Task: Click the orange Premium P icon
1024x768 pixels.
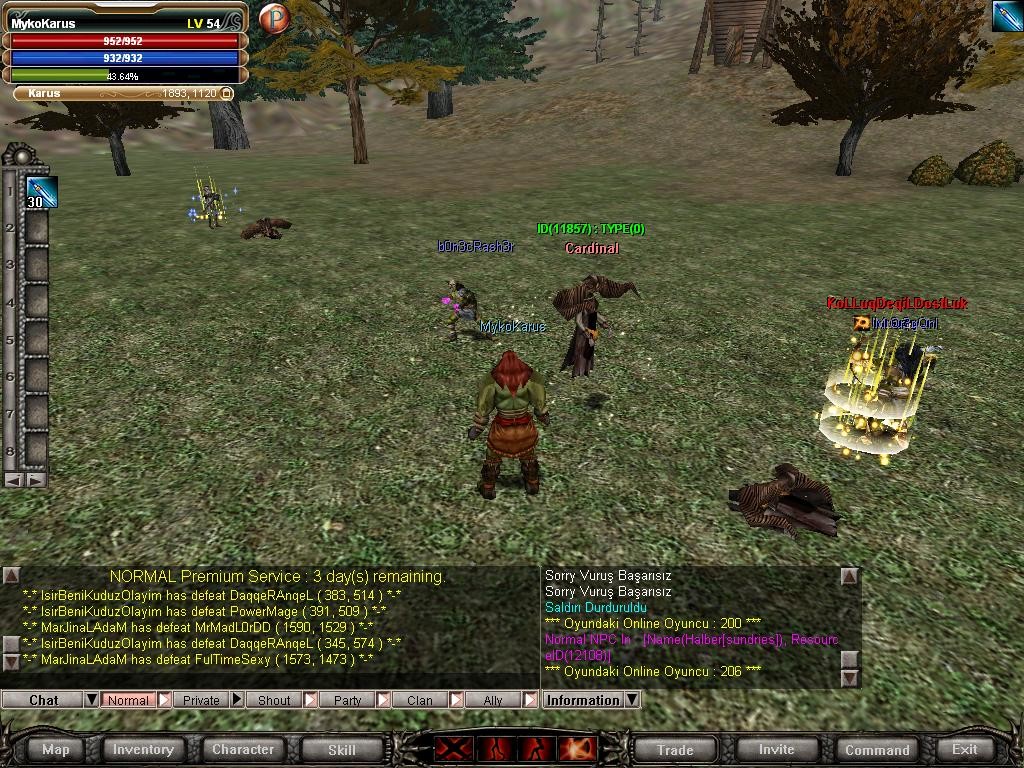Action: tap(273, 18)
